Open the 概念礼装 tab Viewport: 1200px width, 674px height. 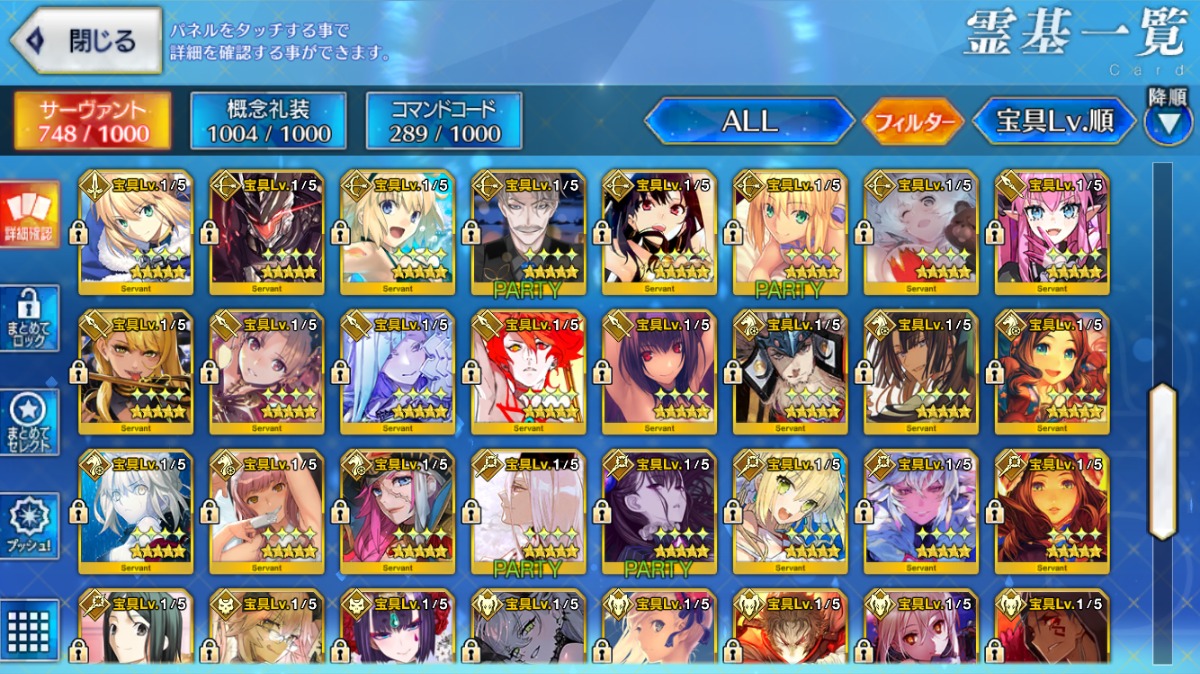pyautogui.click(x=268, y=121)
